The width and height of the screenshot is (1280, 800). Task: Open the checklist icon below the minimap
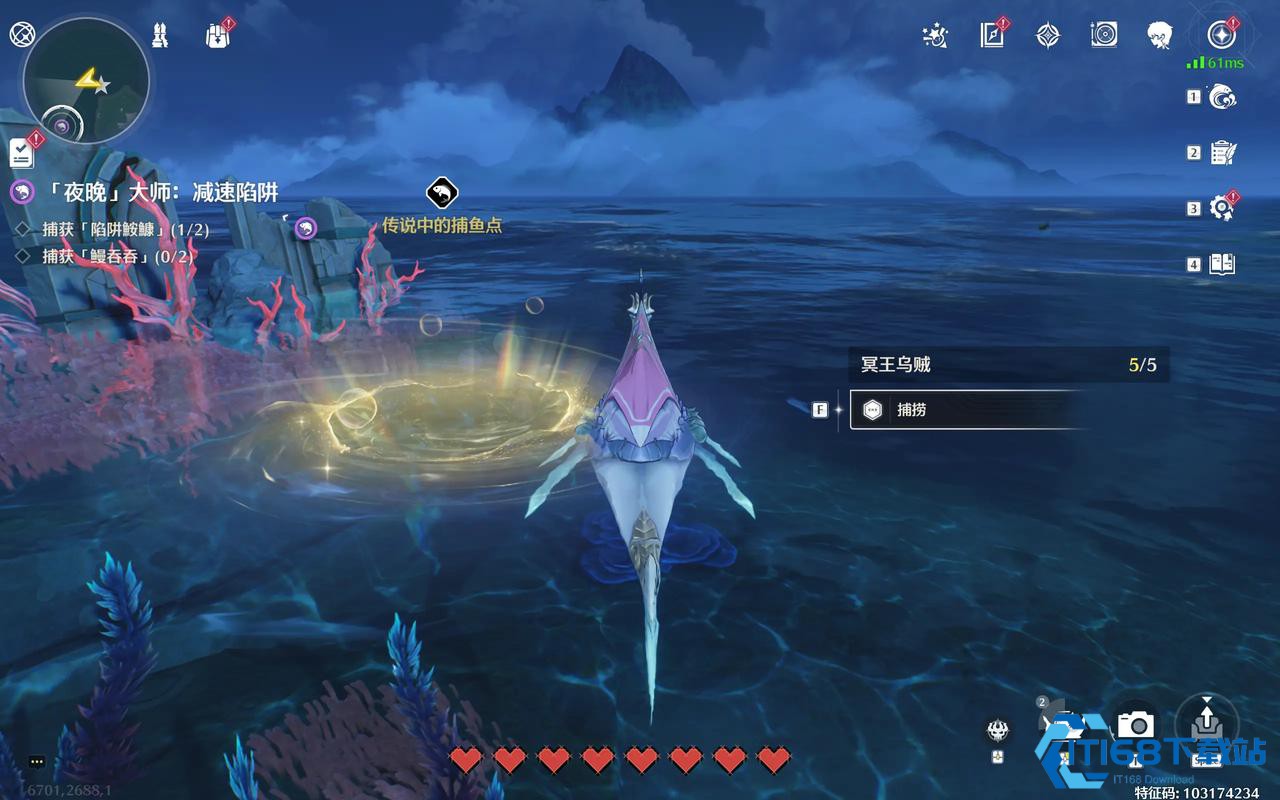pyautogui.click(x=22, y=153)
